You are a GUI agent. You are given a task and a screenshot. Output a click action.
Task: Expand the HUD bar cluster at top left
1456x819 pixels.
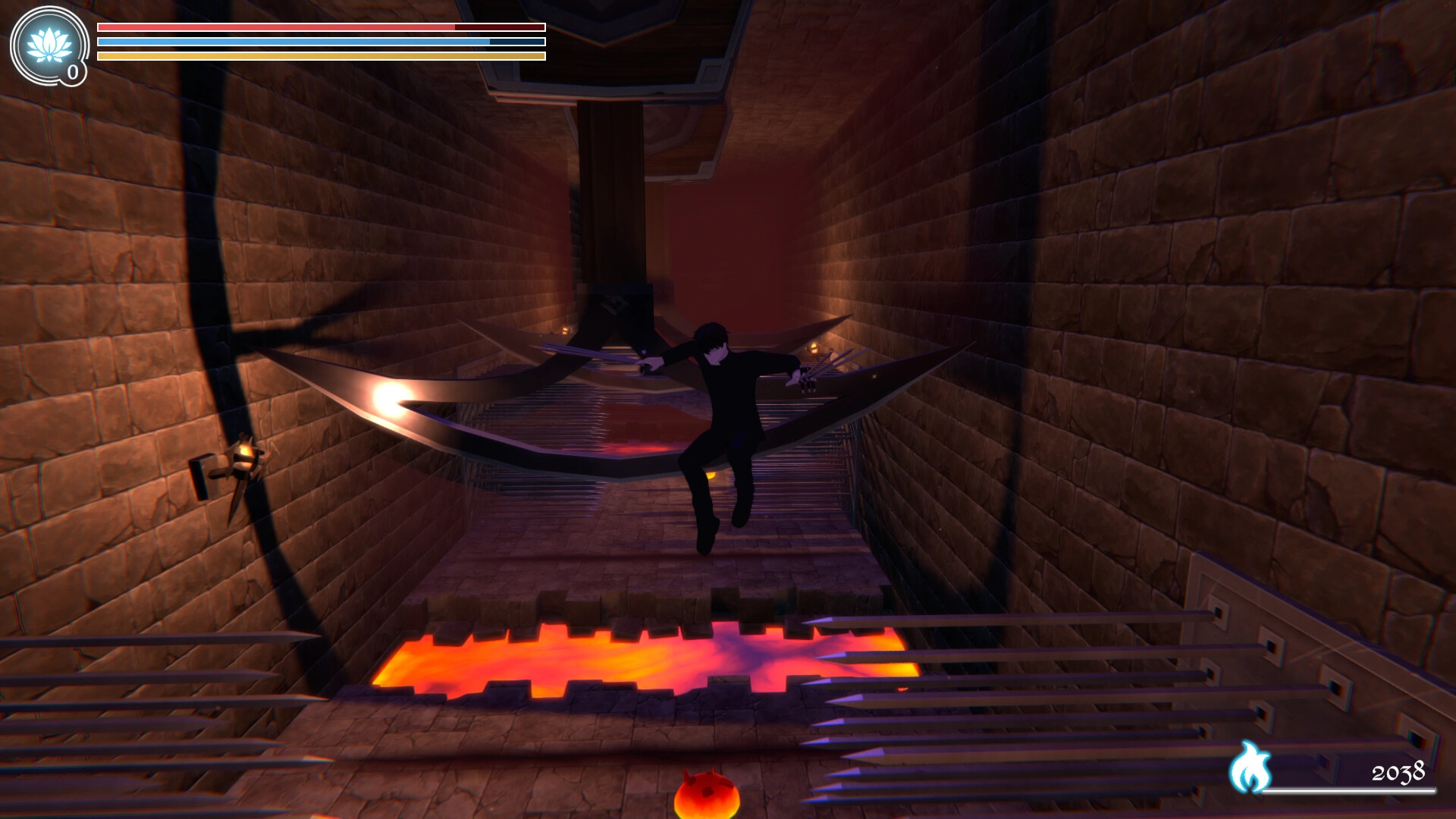coord(320,40)
